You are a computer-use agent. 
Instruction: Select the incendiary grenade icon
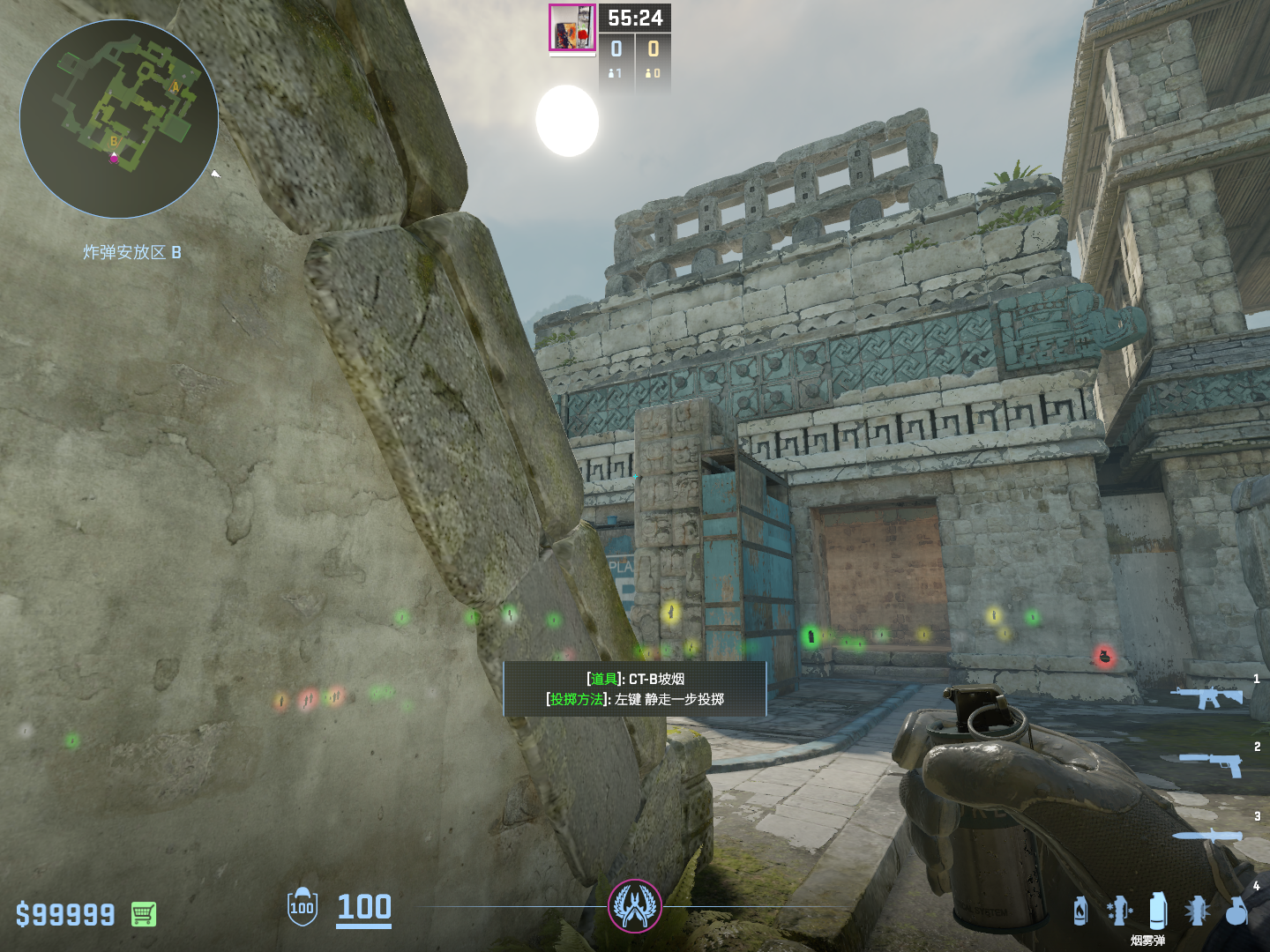coord(1080,911)
